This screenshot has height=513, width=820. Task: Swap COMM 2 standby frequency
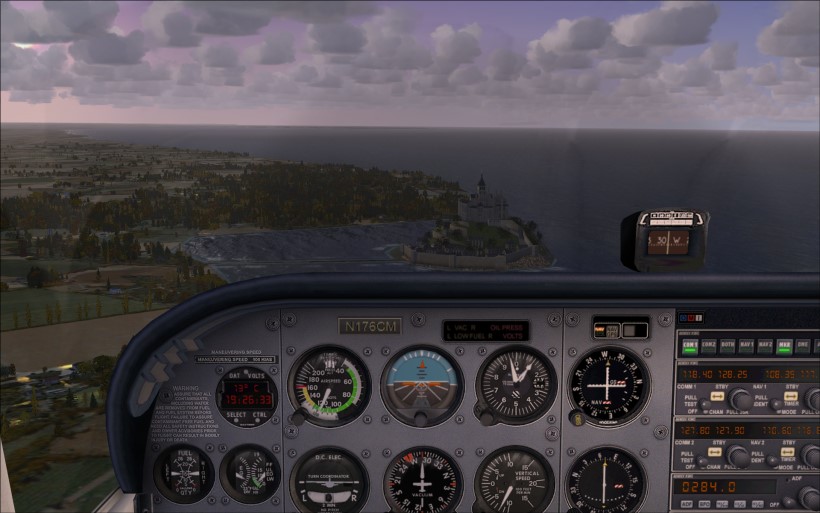(716, 451)
